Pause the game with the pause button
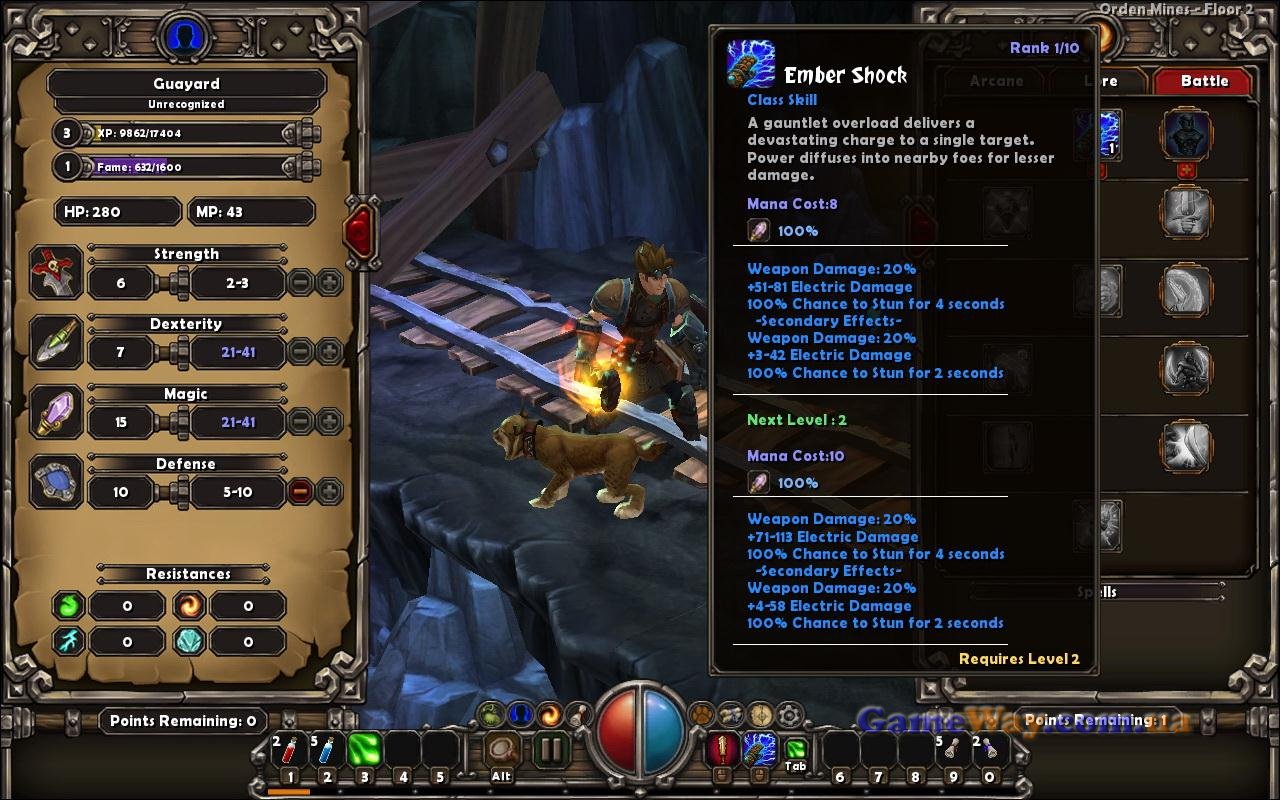The width and height of the screenshot is (1280, 800). point(549,750)
